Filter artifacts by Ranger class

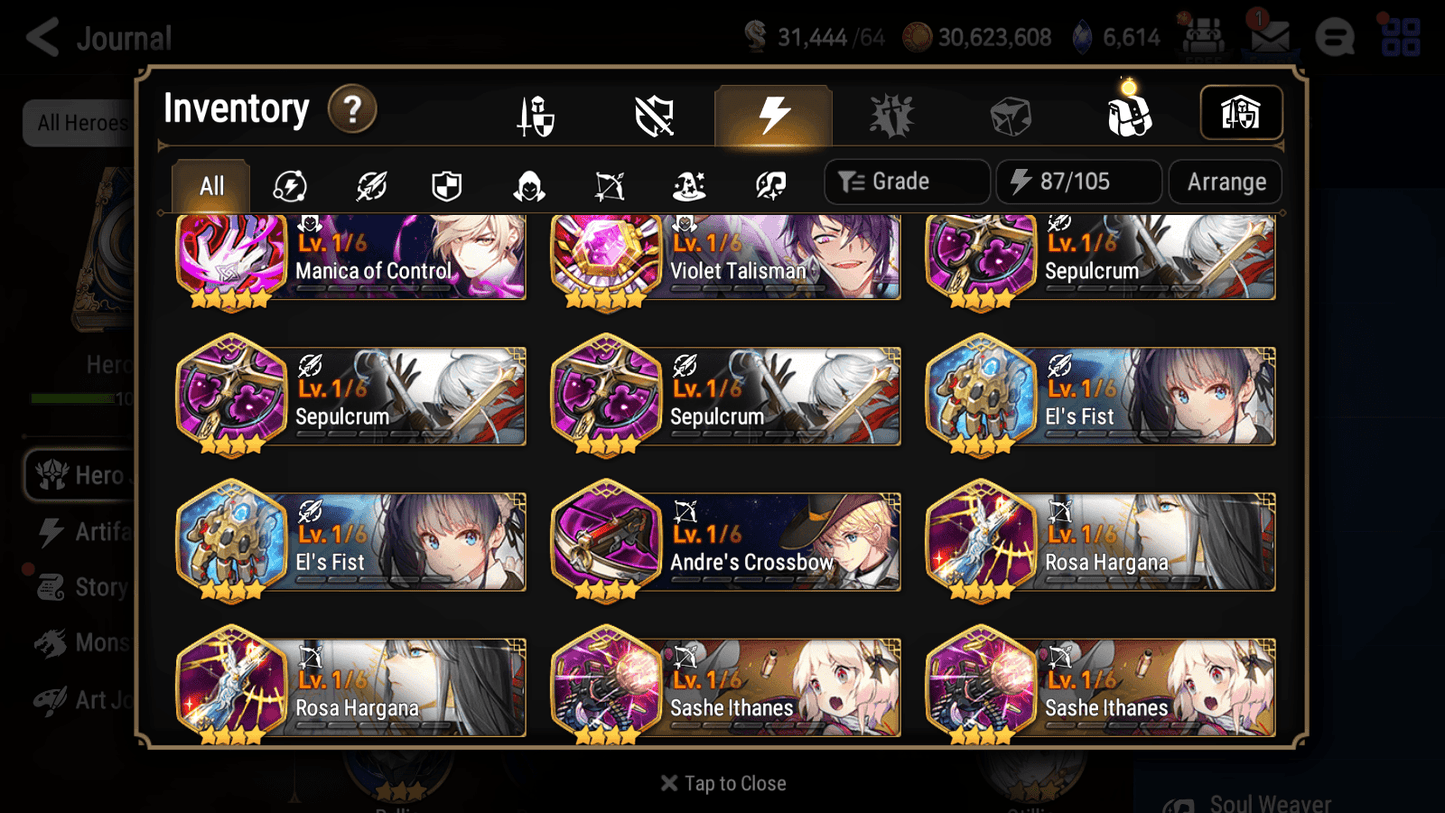coord(608,182)
